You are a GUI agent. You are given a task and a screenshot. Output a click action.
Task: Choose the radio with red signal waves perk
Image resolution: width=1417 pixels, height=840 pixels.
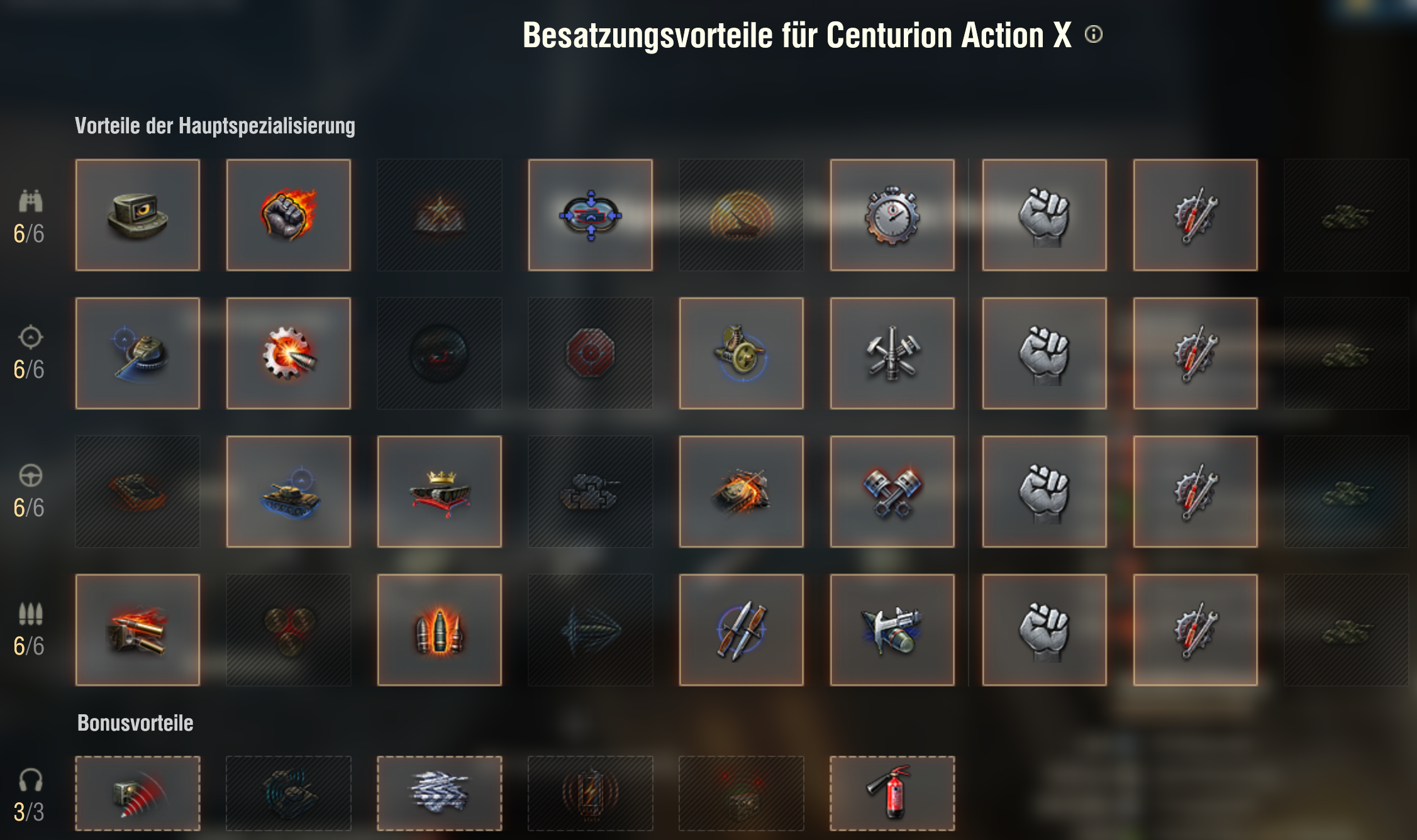point(138,793)
